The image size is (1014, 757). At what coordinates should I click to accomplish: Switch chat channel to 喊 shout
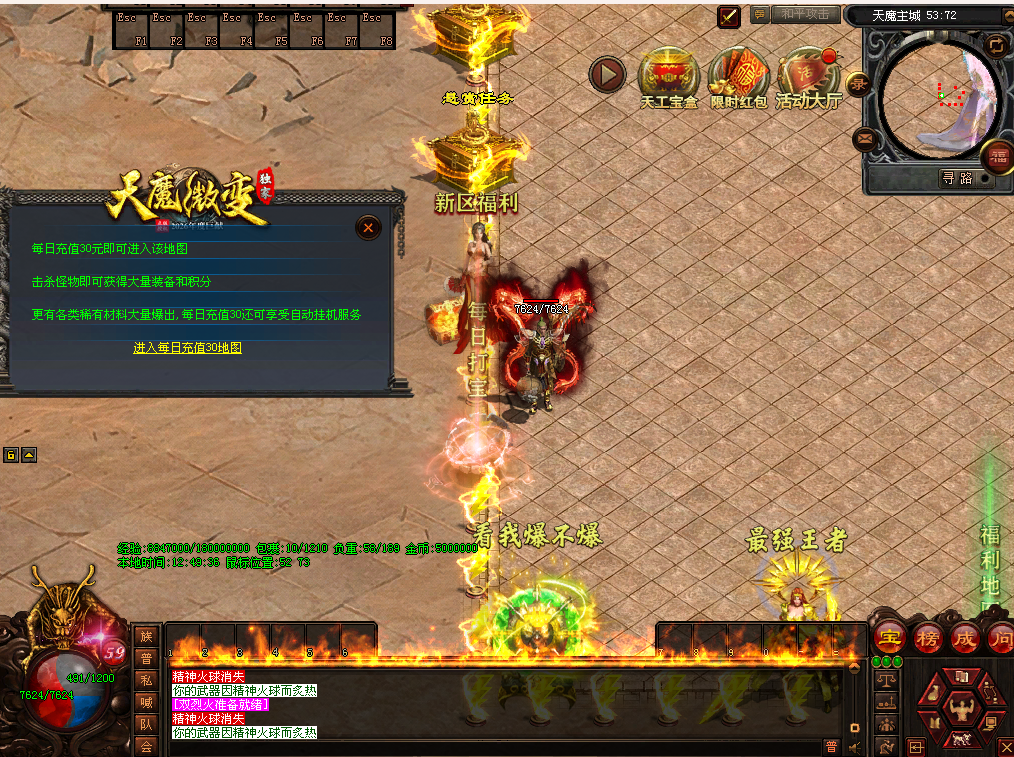[146, 702]
